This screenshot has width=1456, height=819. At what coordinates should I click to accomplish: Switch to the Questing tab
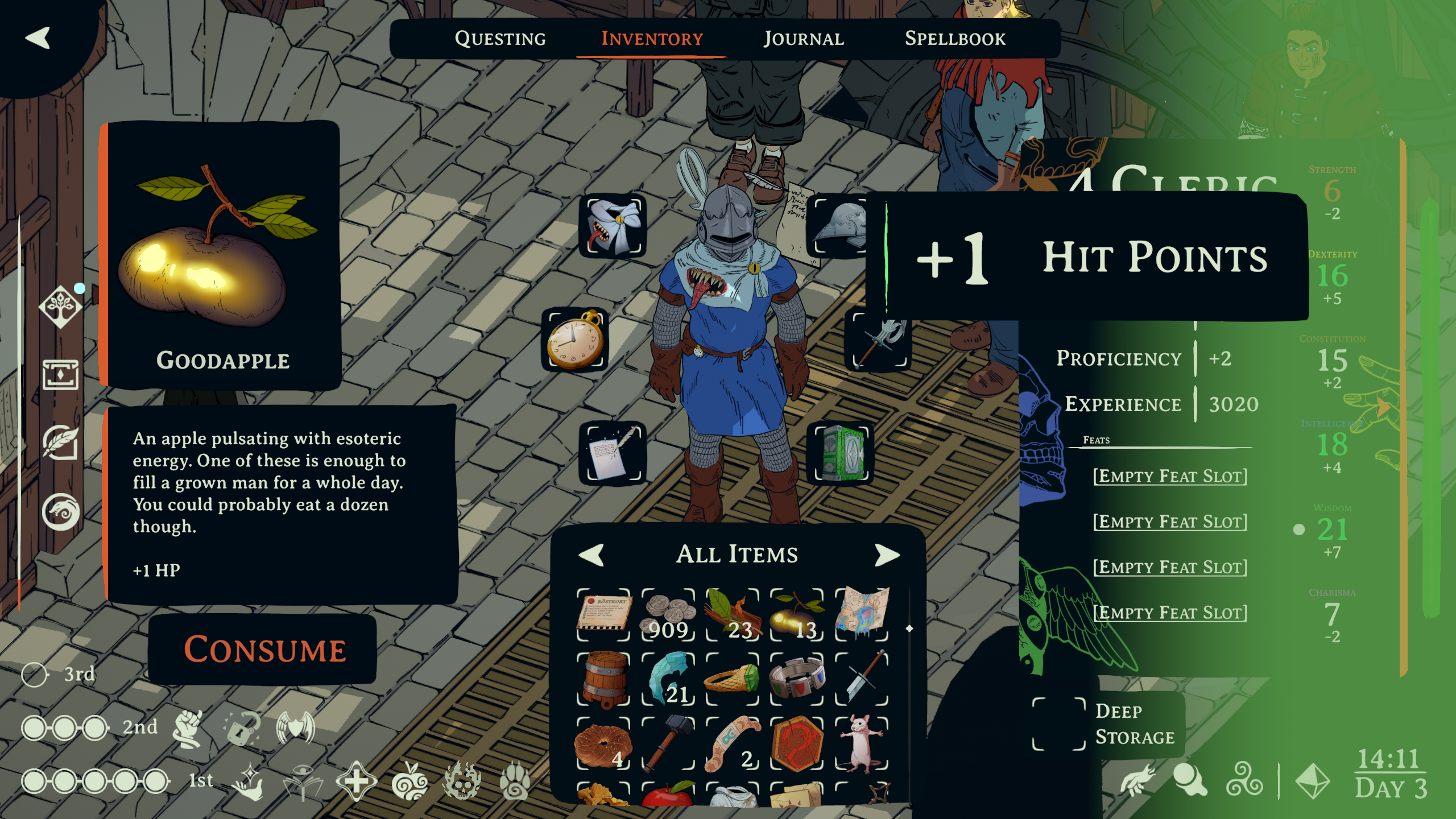coord(500,39)
